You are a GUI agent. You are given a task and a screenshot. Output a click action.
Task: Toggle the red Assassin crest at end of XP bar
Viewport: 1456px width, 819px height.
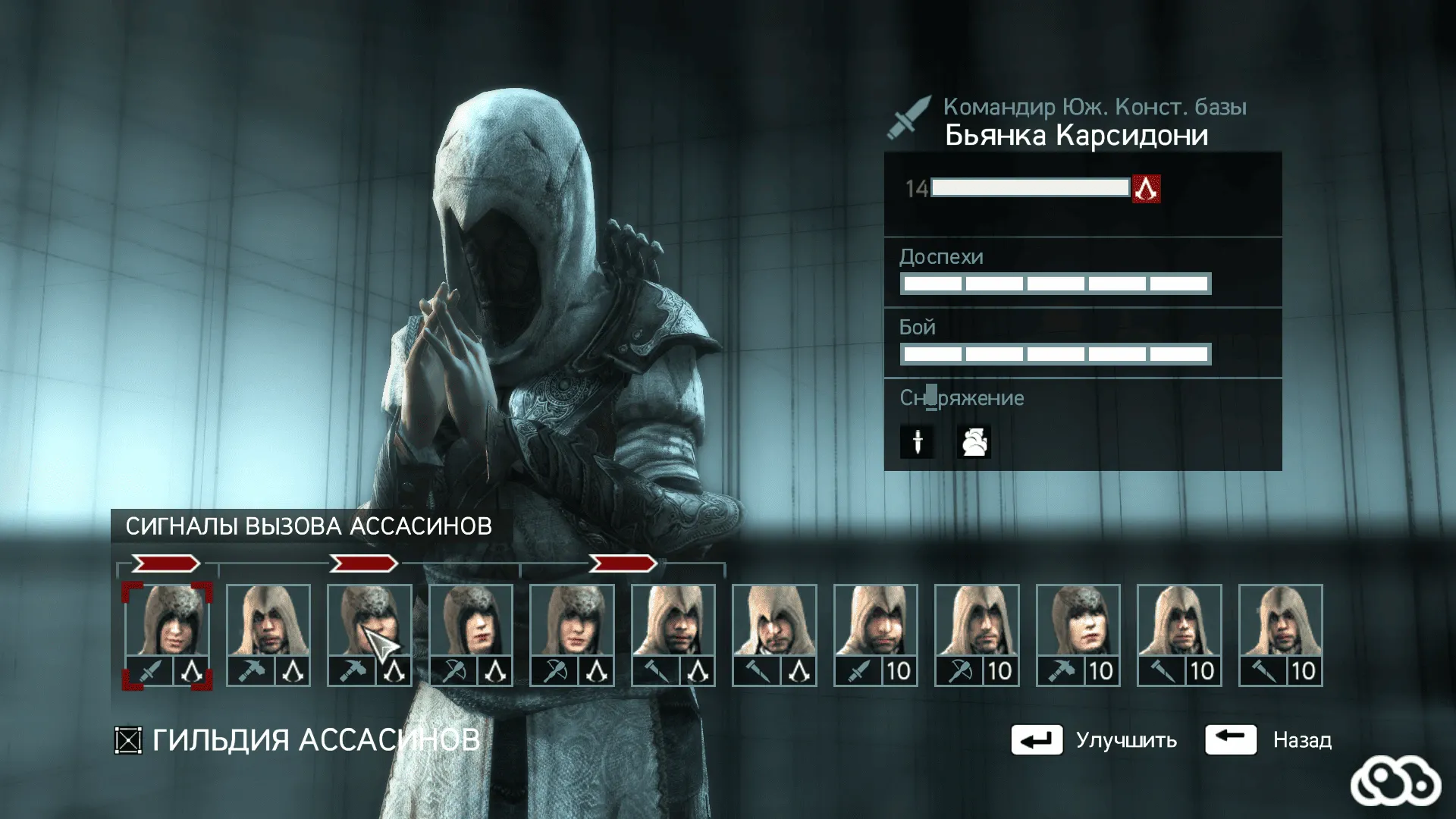pyautogui.click(x=1145, y=189)
